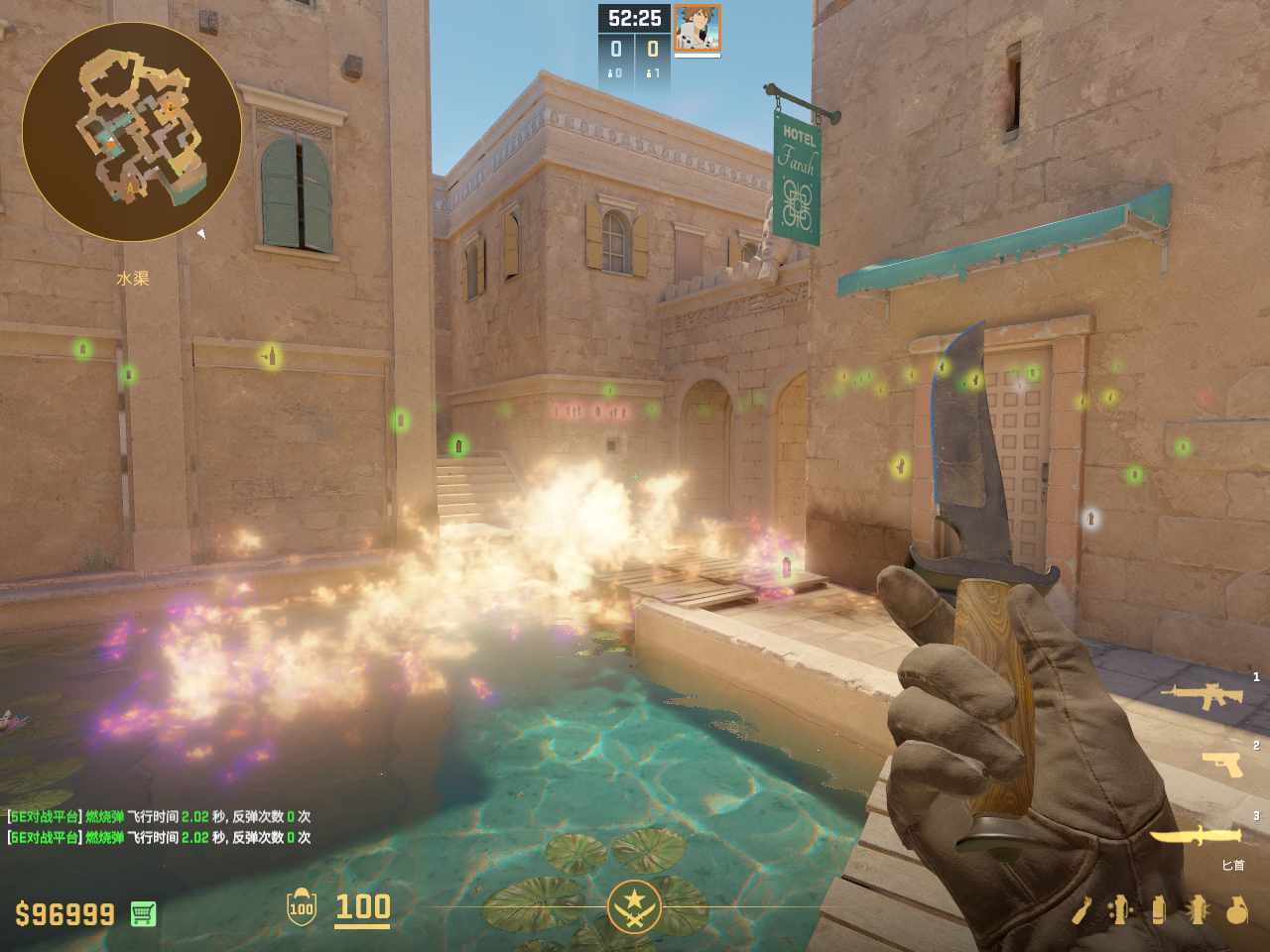This screenshot has height=952, width=1270.
Task: Click the circular radar minimap
Action: click(132, 132)
